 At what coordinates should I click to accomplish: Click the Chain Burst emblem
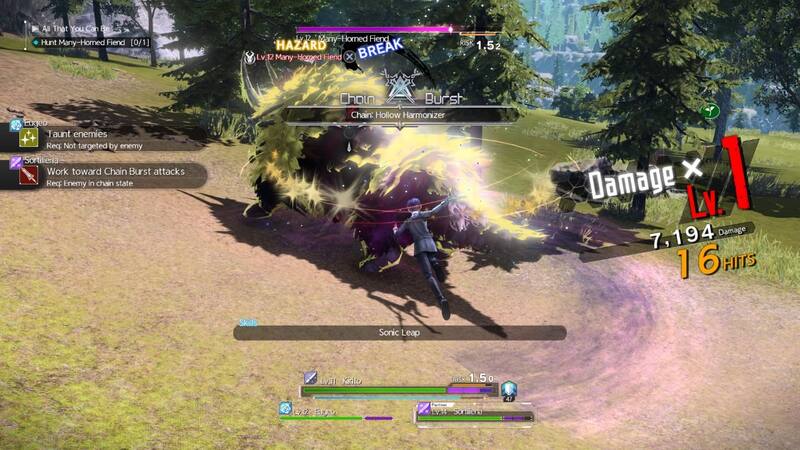pyautogui.click(x=400, y=90)
